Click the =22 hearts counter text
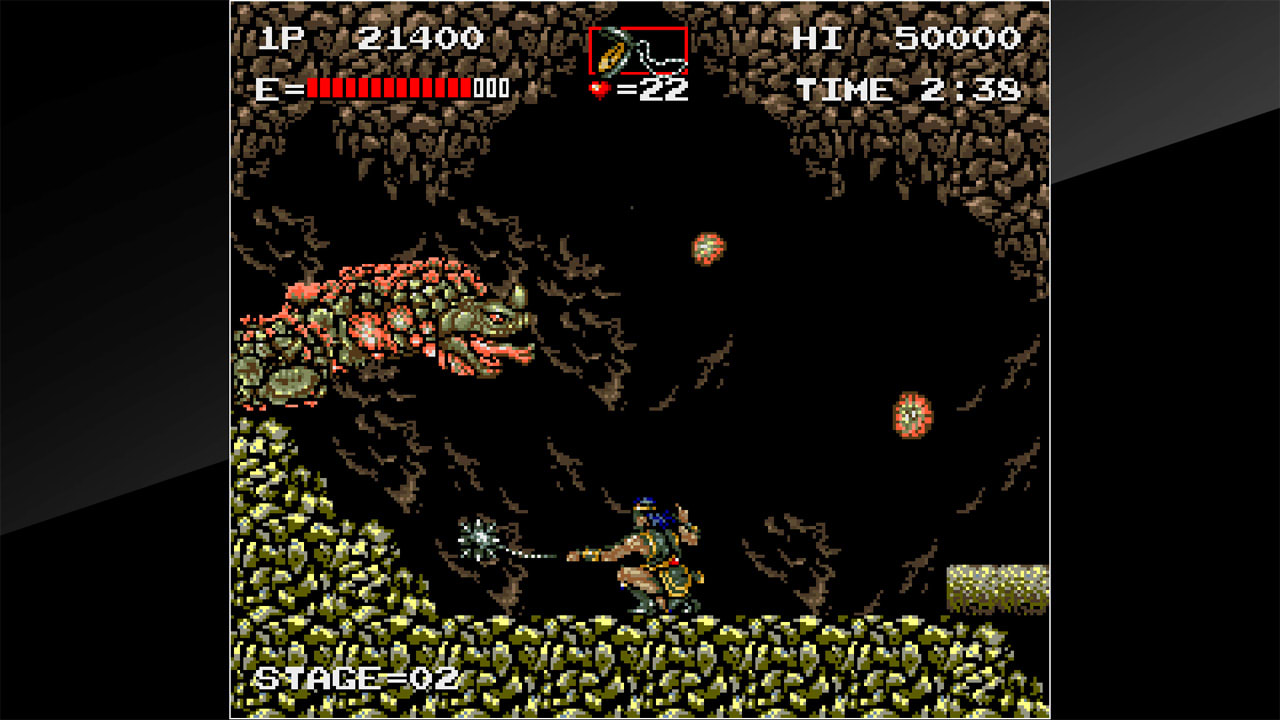 tap(650, 91)
